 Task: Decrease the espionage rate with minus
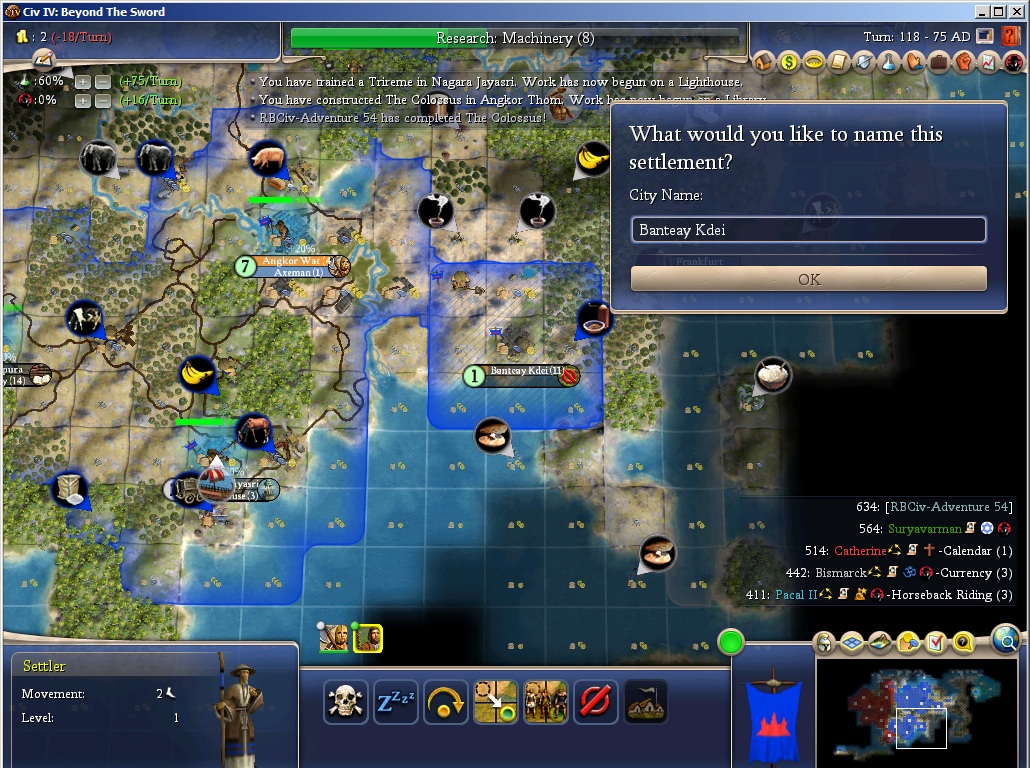click(101, 100)
